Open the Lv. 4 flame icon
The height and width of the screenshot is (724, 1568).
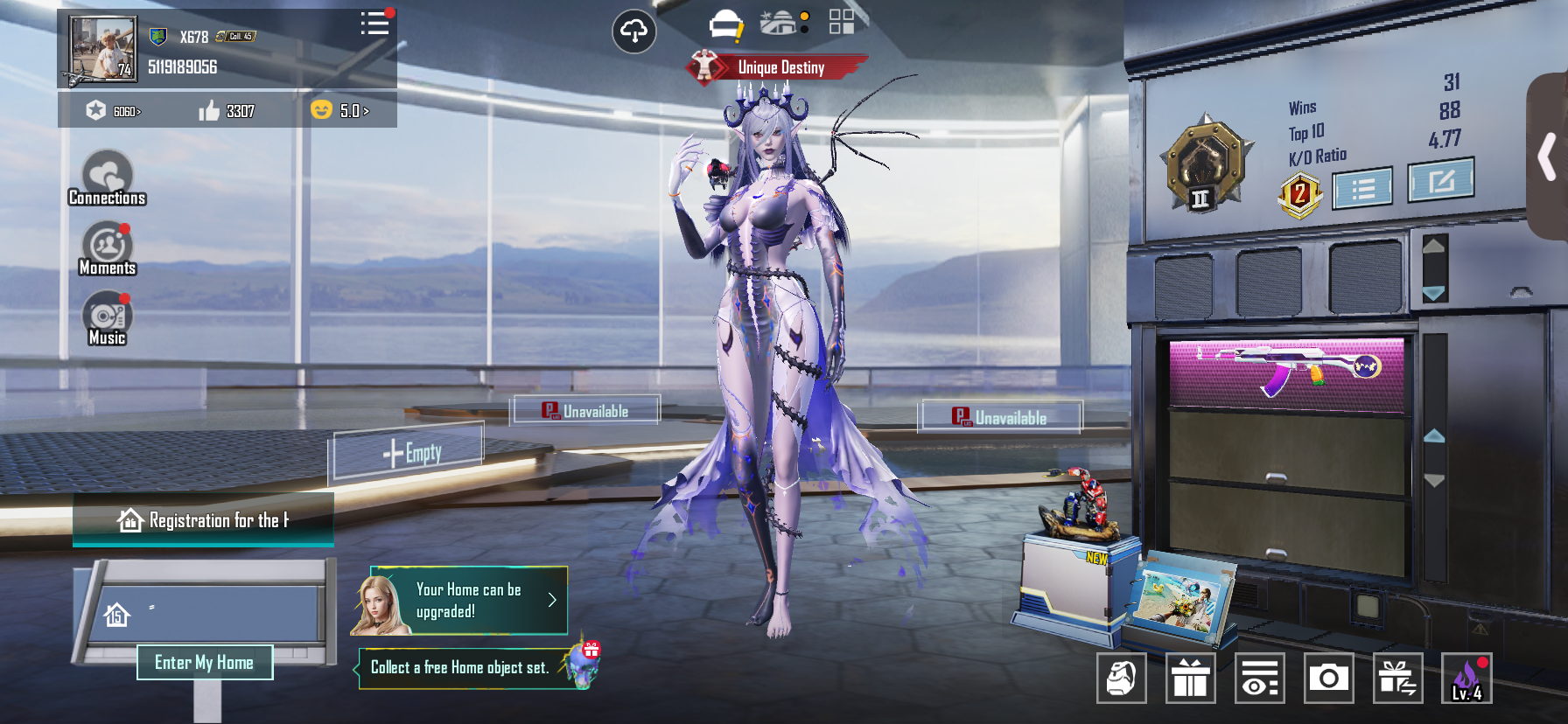coord(1466,678)
